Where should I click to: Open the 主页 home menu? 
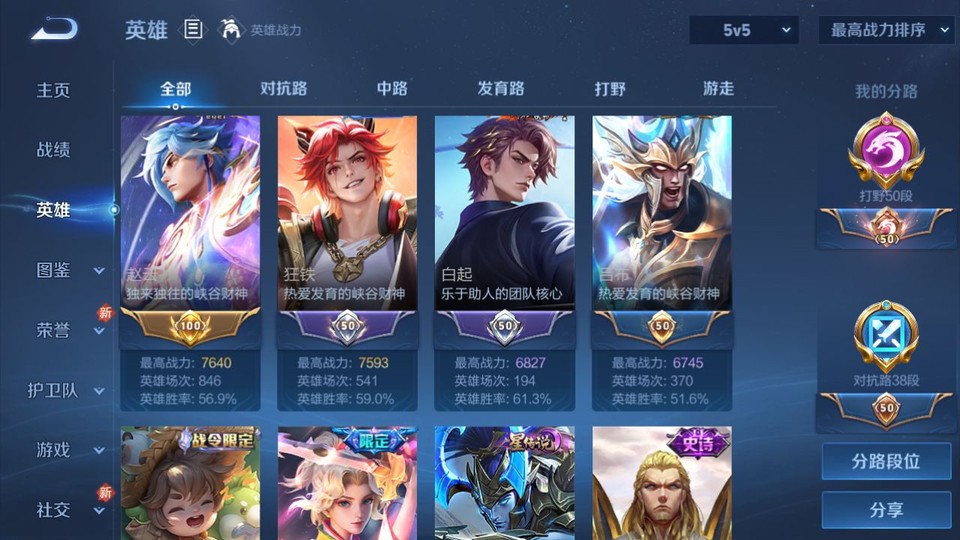54,90
